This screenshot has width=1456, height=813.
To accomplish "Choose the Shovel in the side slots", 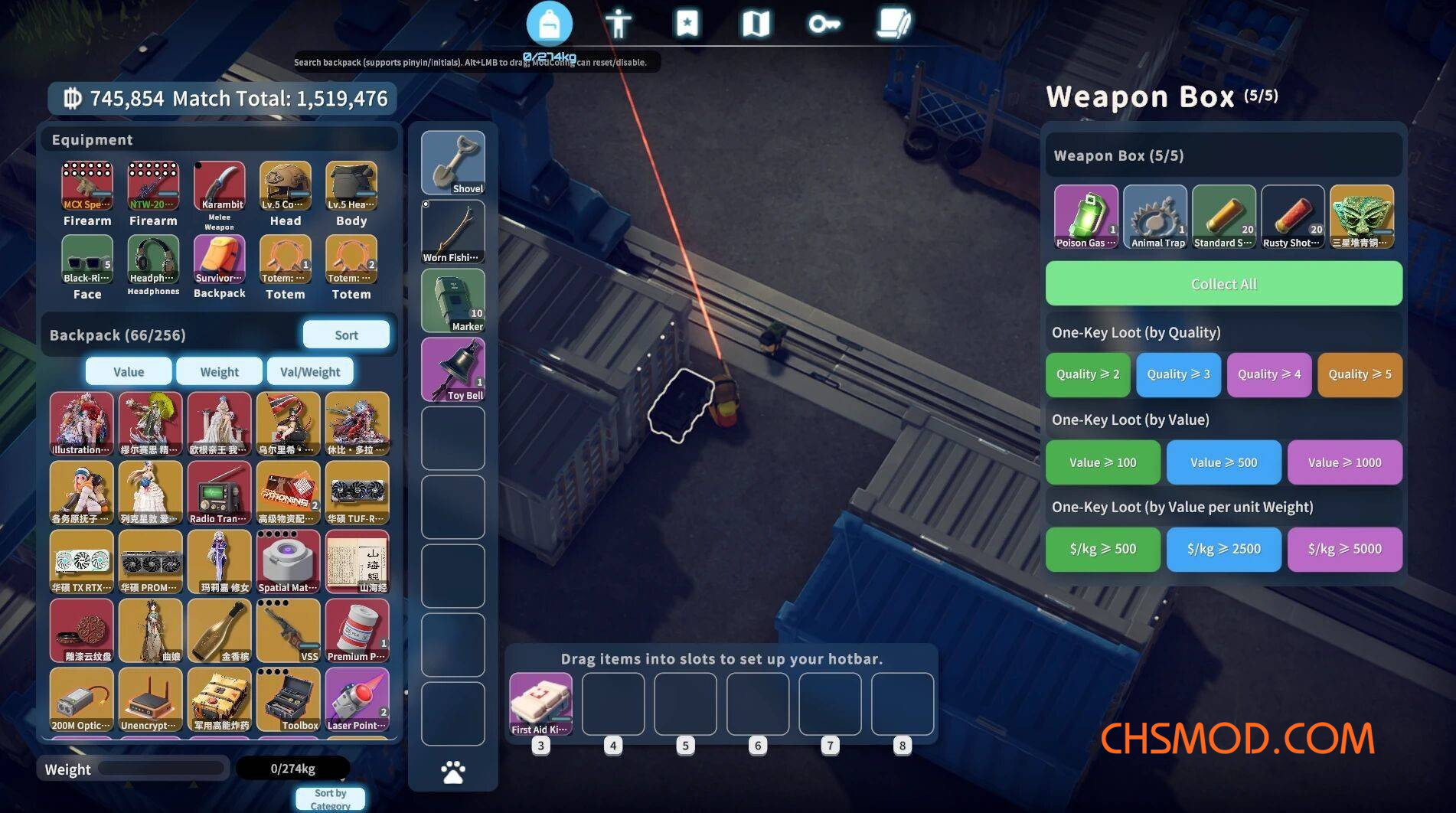I will [453, 162].
